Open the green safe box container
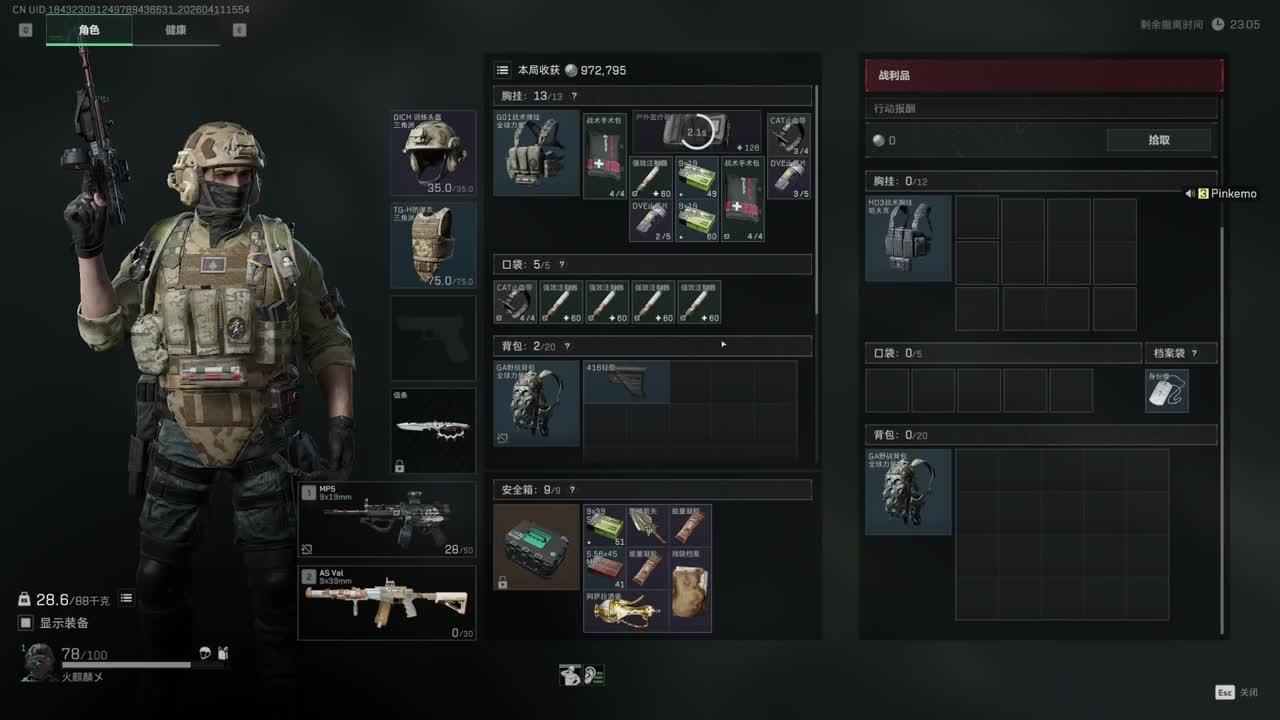 [x=536, y=546]
